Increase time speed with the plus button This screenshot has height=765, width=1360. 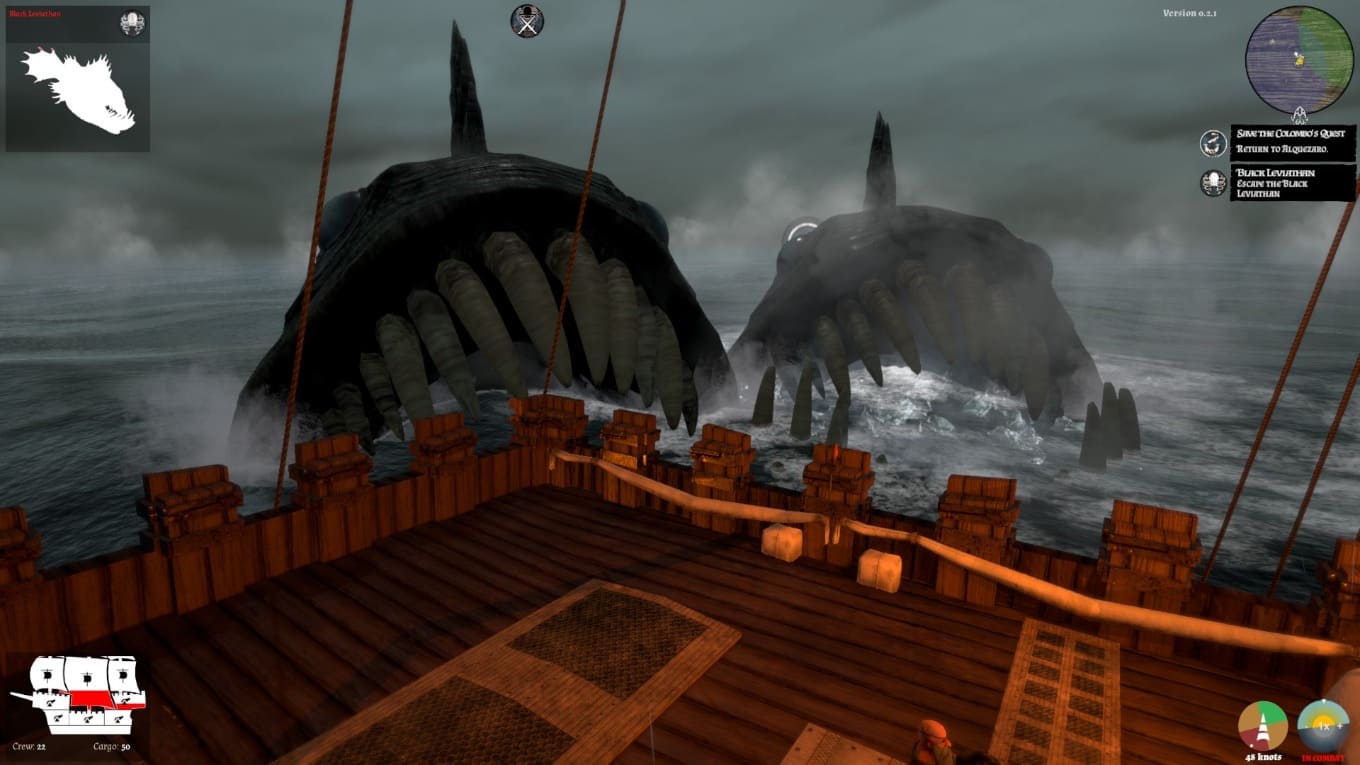coord(1339,724)
